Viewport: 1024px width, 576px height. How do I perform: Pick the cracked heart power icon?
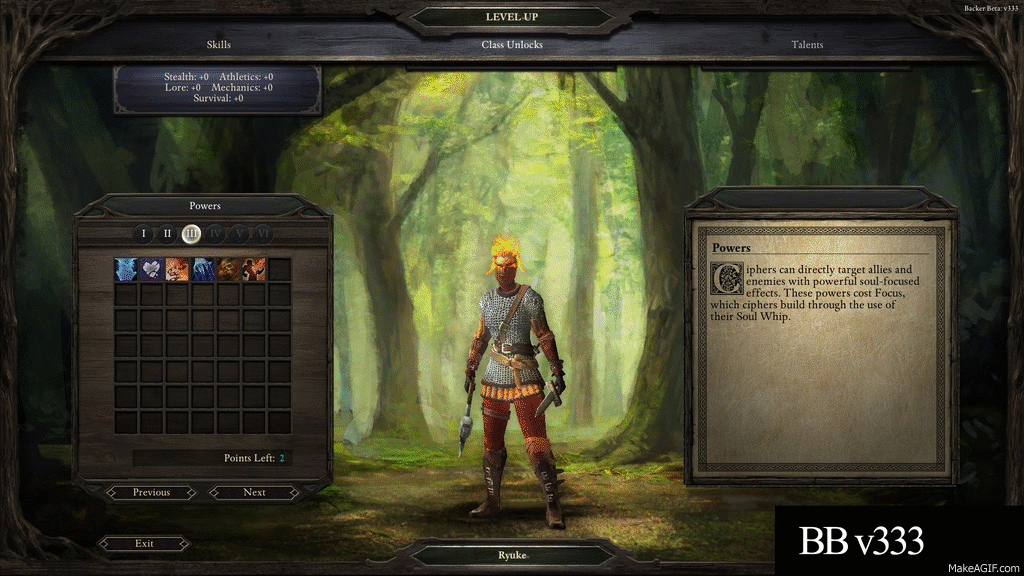tap(152, 269)
